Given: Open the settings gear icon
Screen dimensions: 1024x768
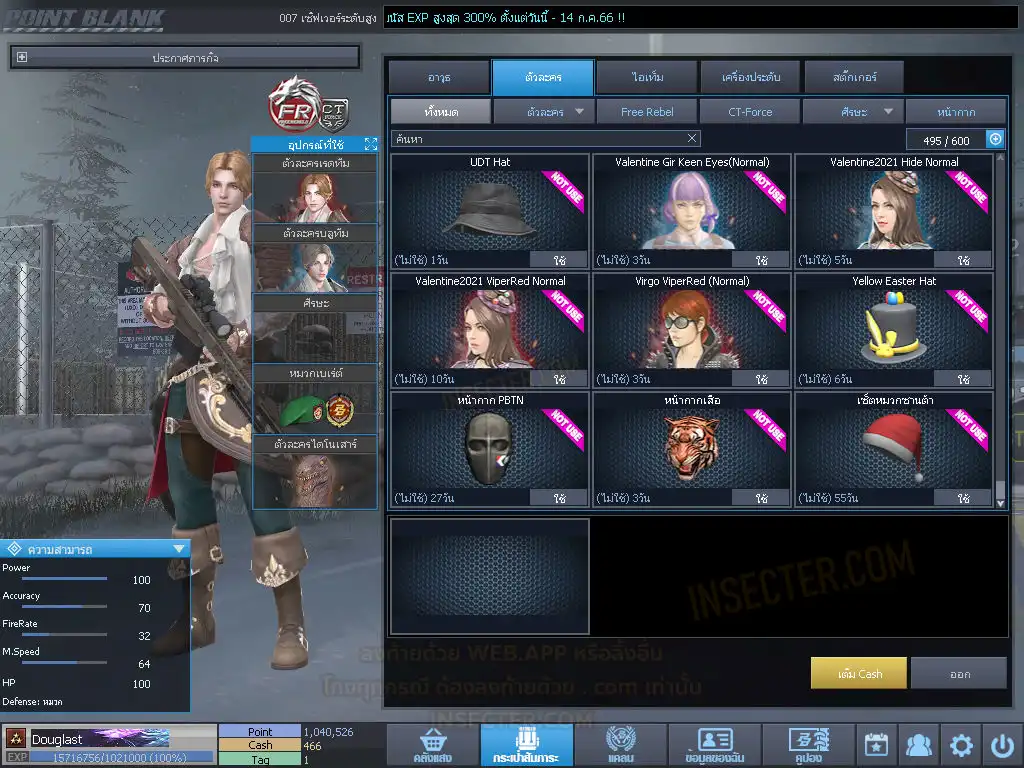Looking at the screenshot, I should [x=961, y=745].
